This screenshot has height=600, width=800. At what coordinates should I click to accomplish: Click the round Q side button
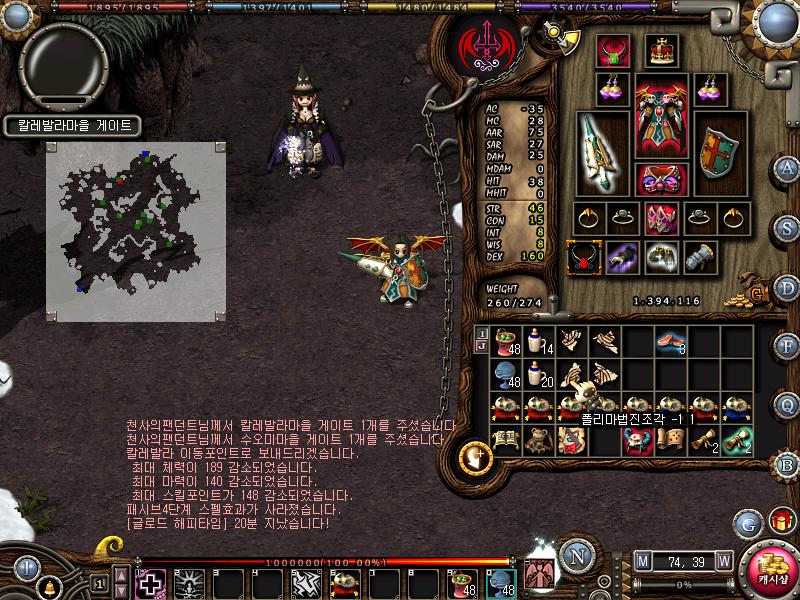coord(788,404)
